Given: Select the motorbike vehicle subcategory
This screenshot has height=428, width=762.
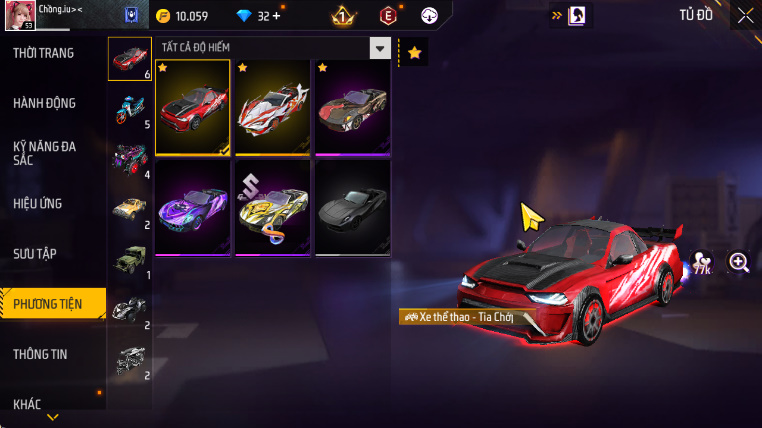Looking at the screenshot, I should (130, 107).
